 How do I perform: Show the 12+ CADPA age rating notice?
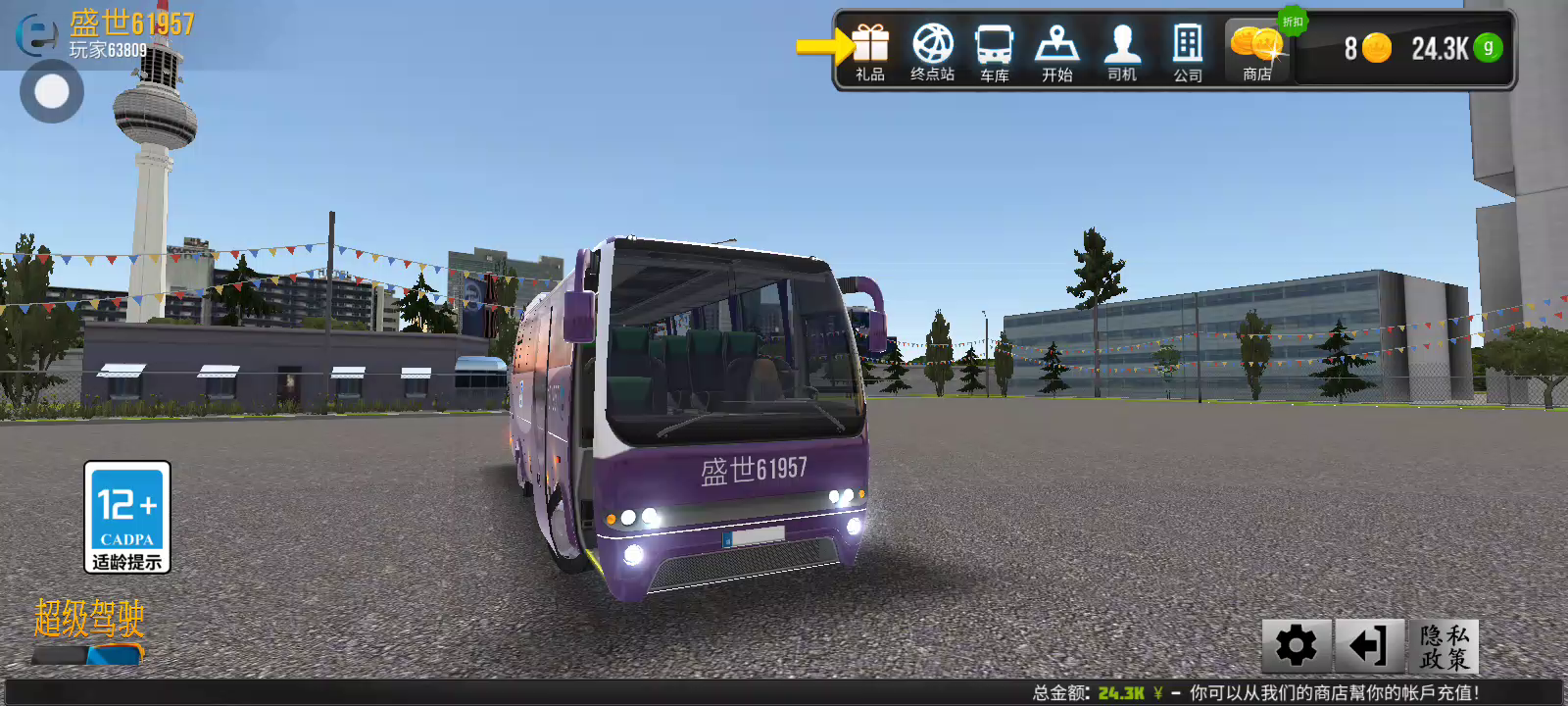pyautogui.click(x=127, y=517)
